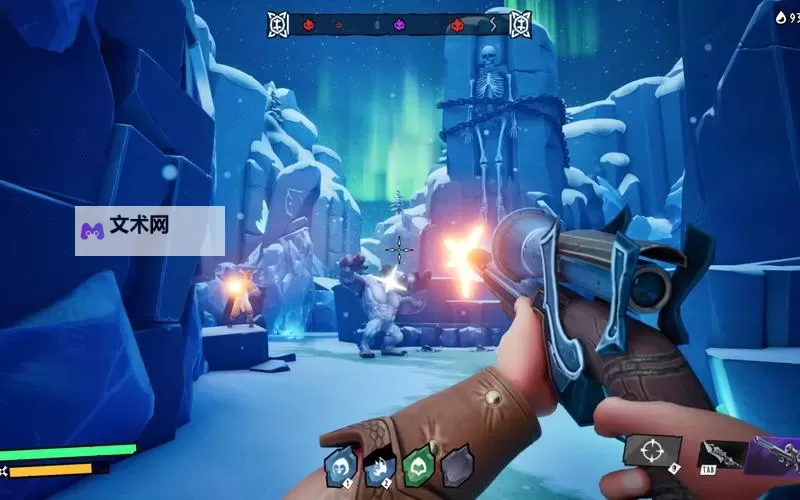Screen dimensions: 800x500
Task: Use the blue flame ability icon
Action: coord(380,466)
